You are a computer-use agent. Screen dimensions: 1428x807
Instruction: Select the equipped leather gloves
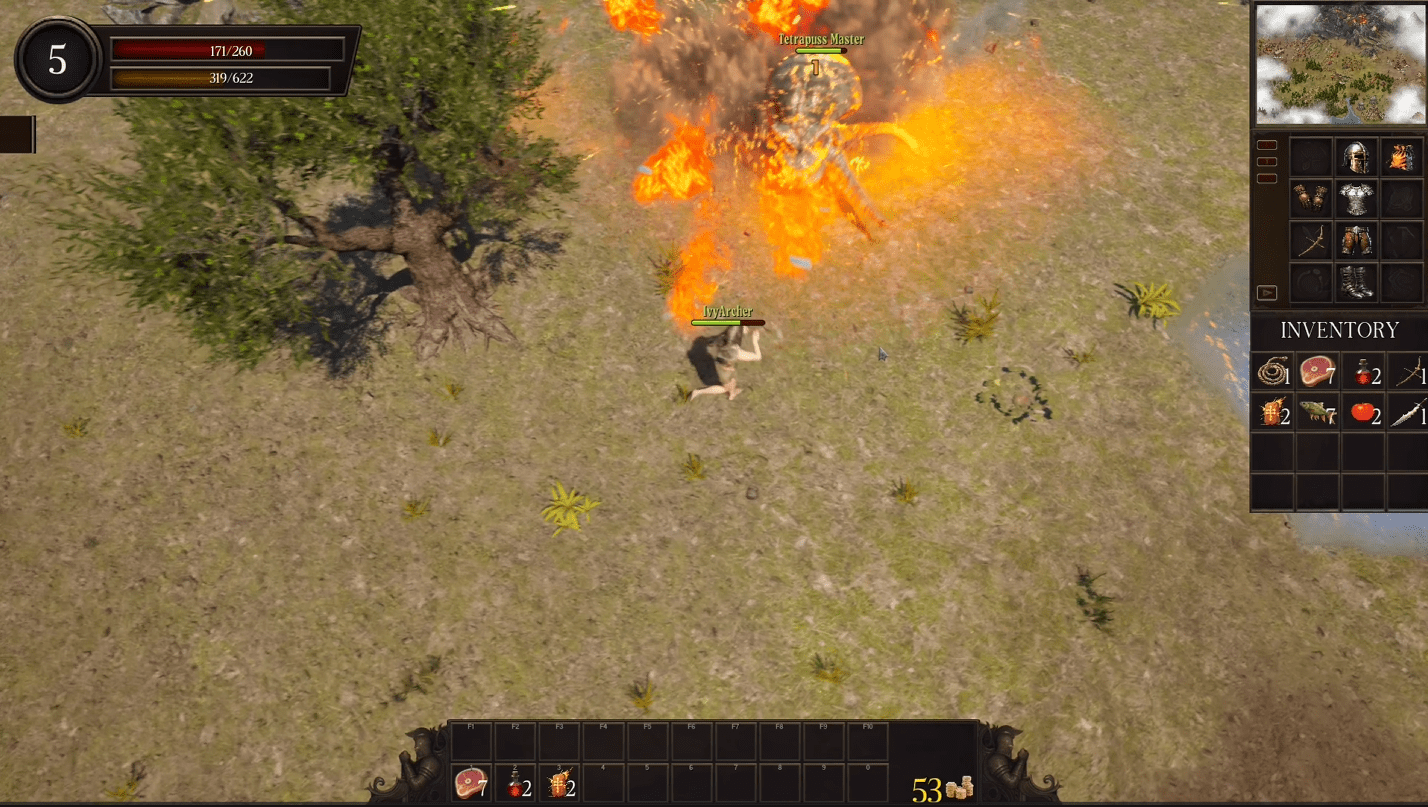1310,199
